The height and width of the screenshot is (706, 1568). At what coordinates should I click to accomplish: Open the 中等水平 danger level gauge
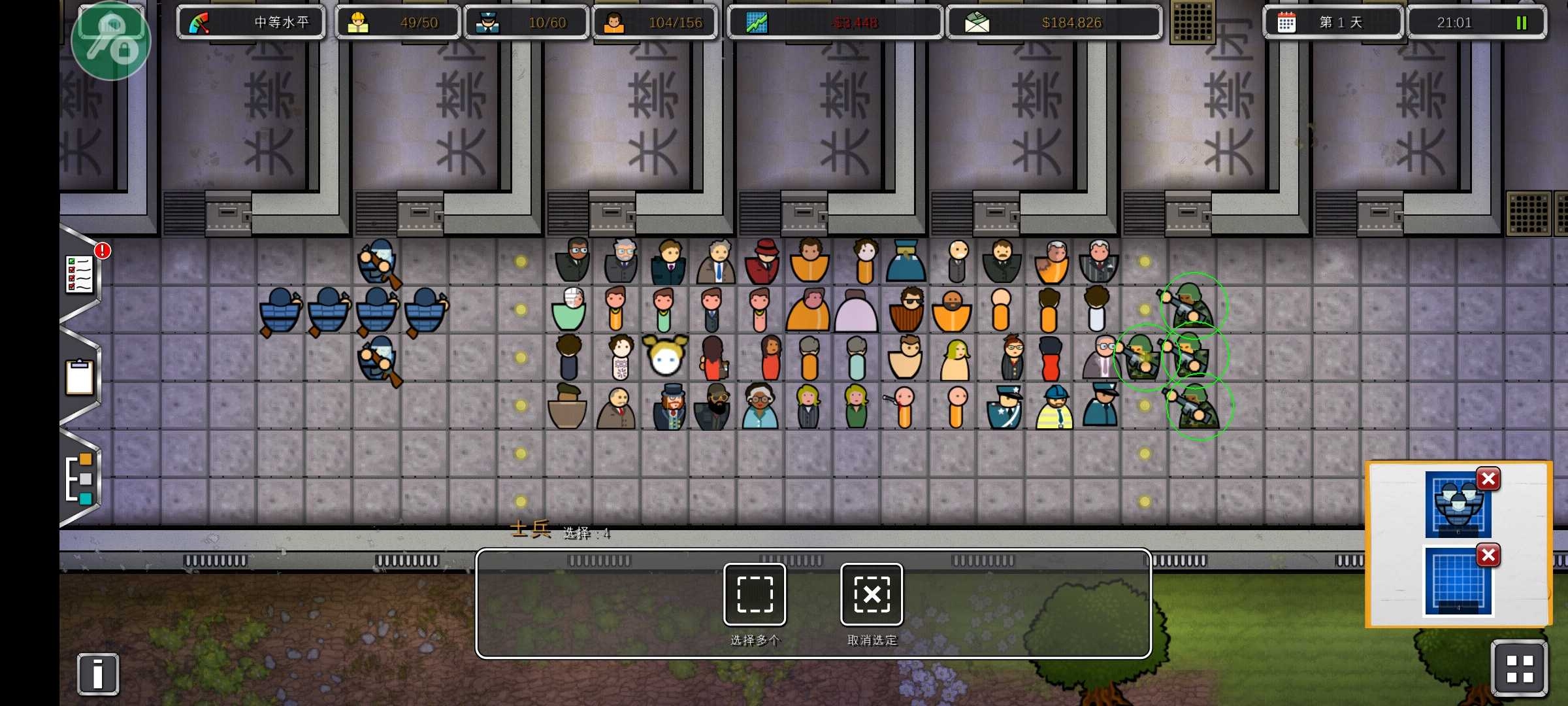tap(251, 23)
